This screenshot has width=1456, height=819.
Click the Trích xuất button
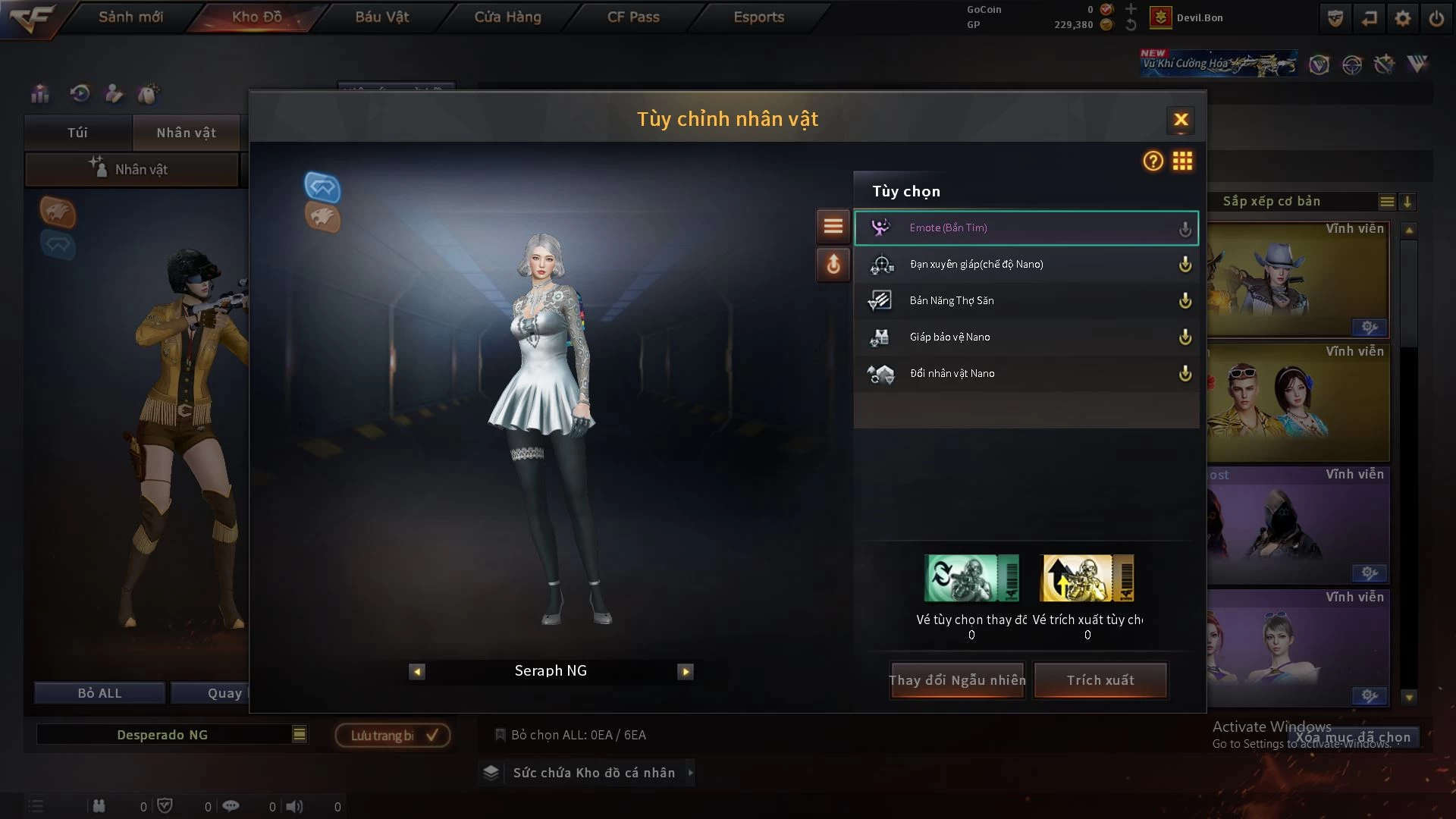[x=1100, y=680]
